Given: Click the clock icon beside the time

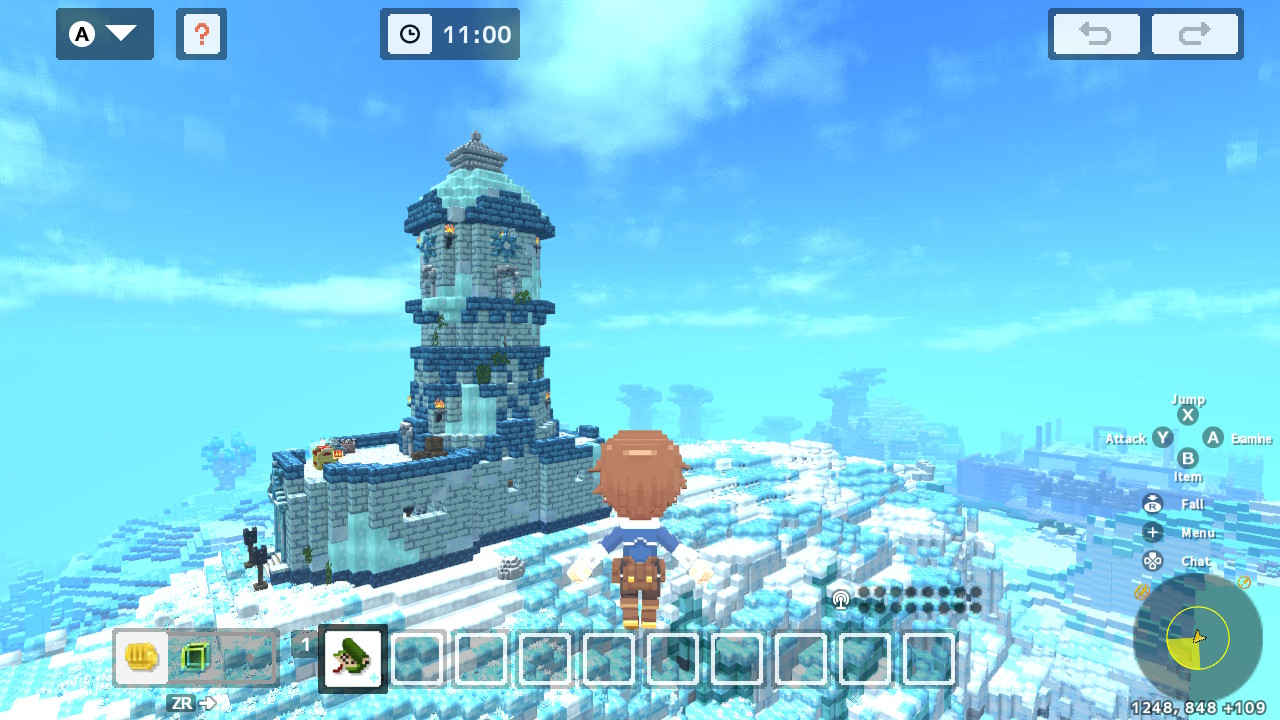Looking at the screenshot, I should (x=409, y=34).
